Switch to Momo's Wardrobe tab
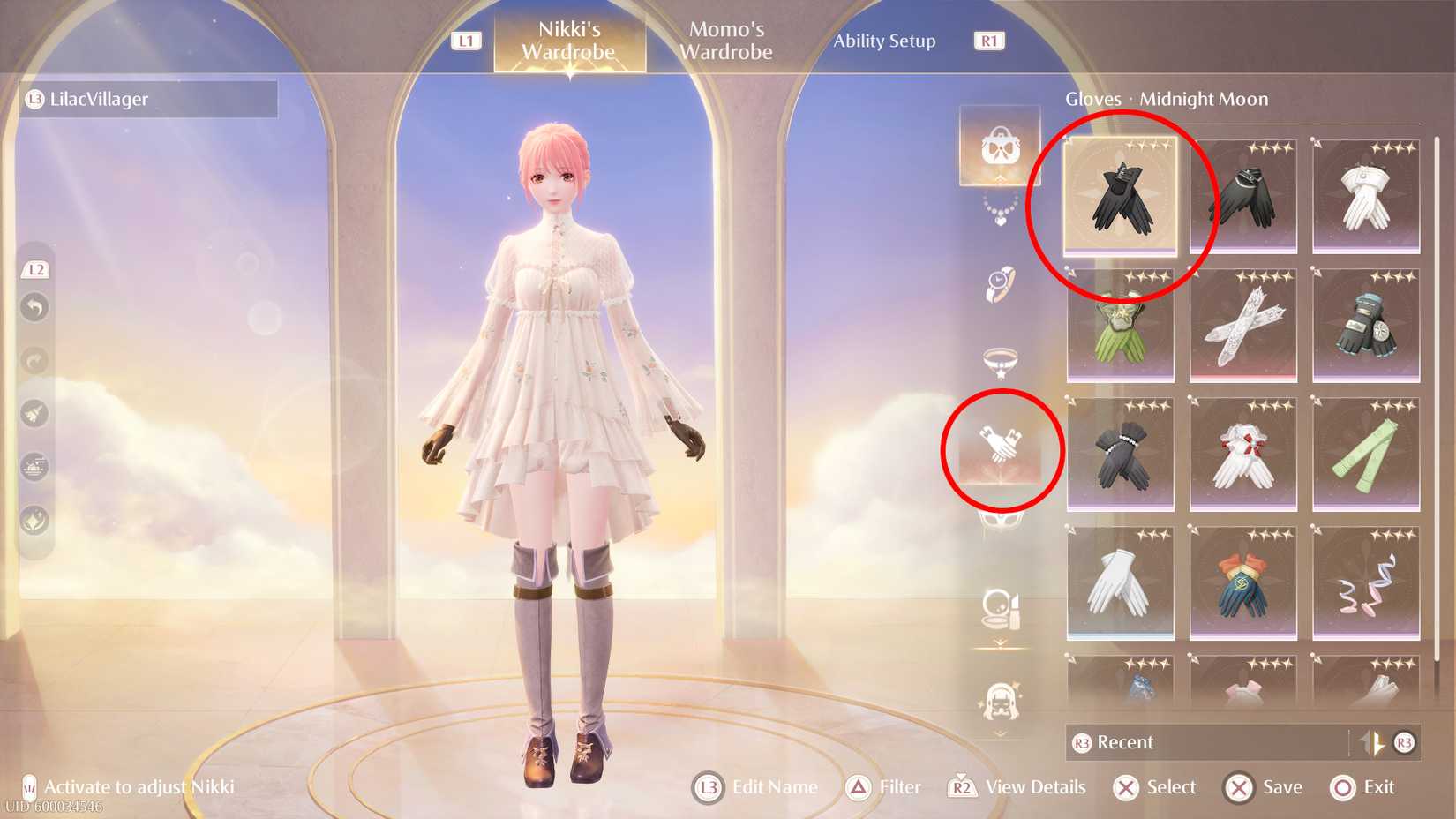 tap(724, 40)
